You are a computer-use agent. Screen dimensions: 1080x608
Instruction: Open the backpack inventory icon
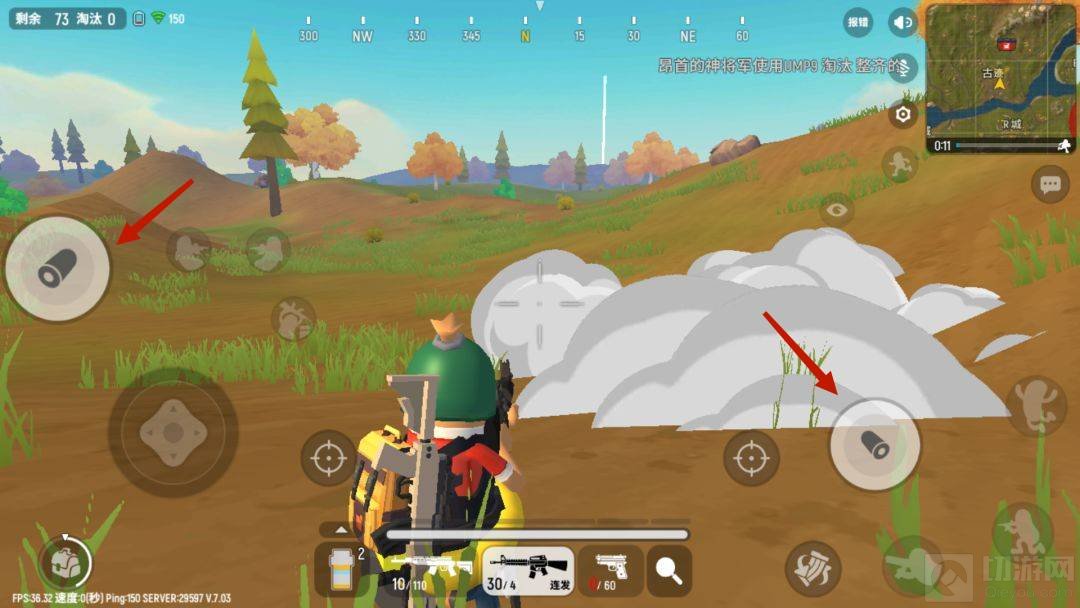pyautogui.click(x=65, y=563)
